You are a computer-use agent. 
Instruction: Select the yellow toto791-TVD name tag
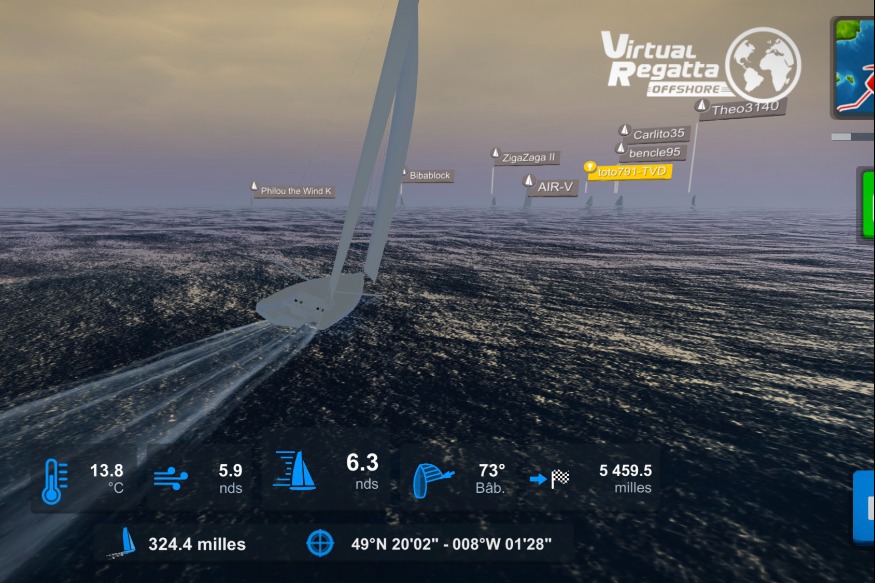630,171
